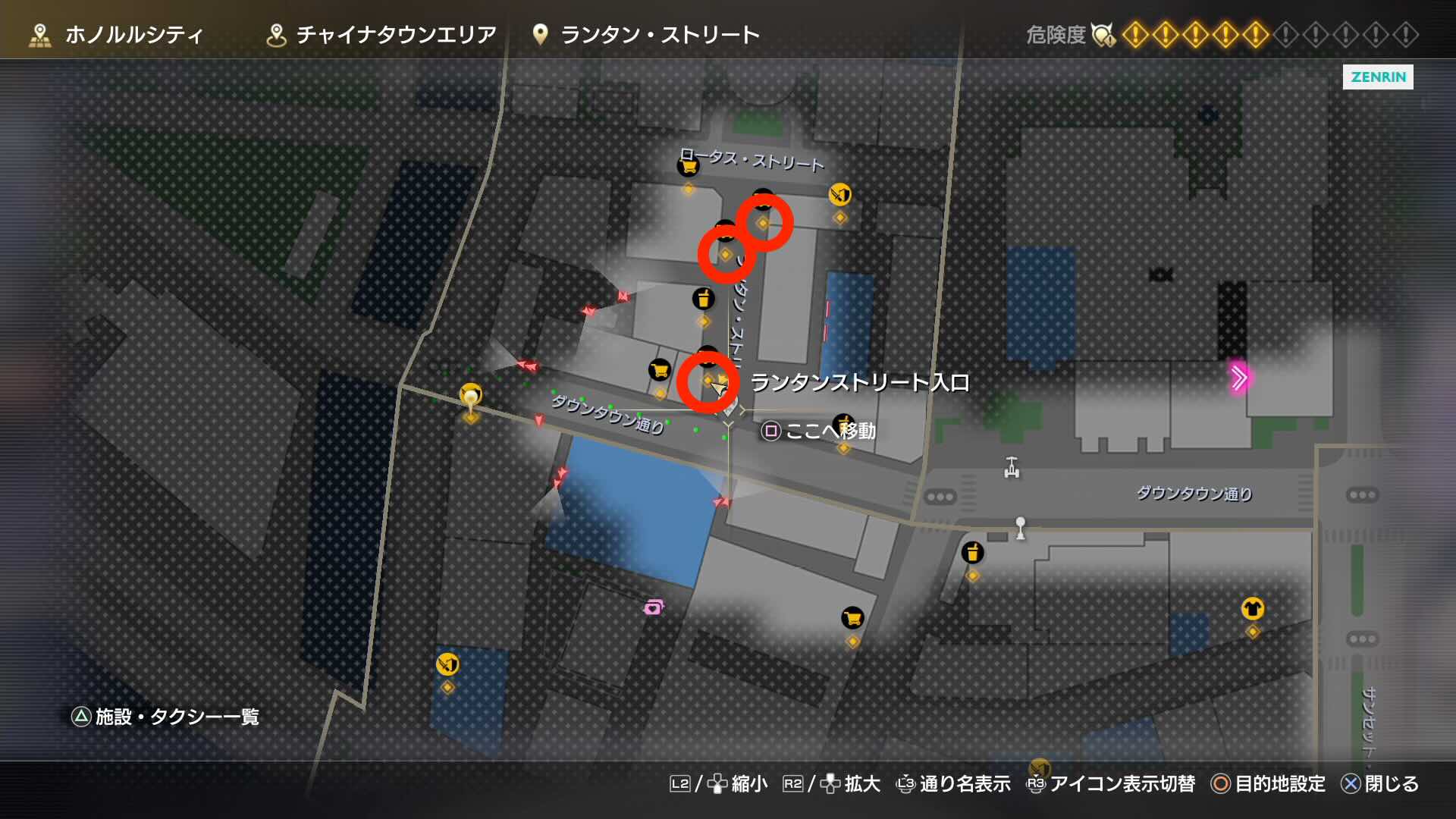Click the gold taxi stand icon

pos(470,394)
